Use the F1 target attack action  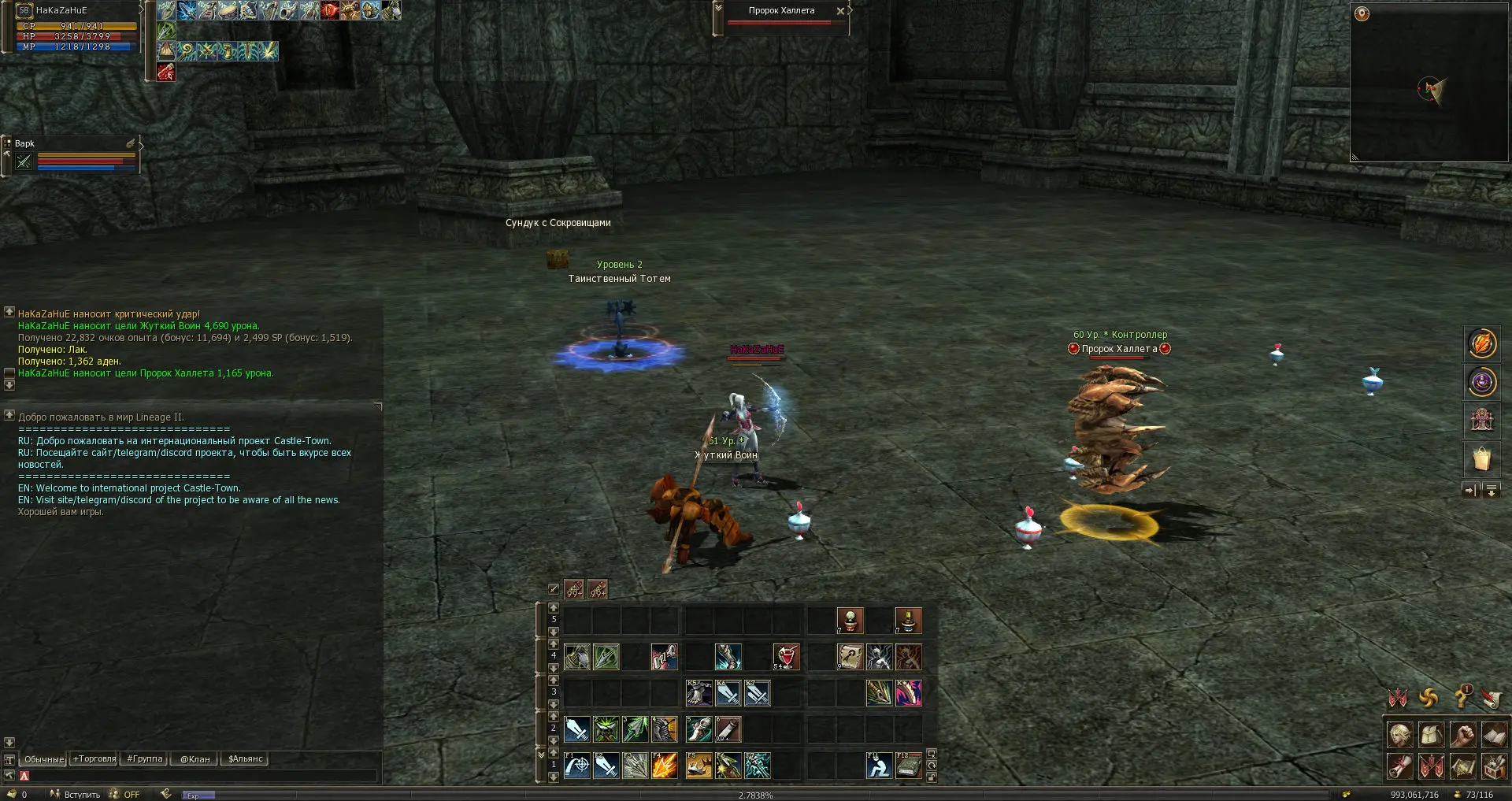577,766
